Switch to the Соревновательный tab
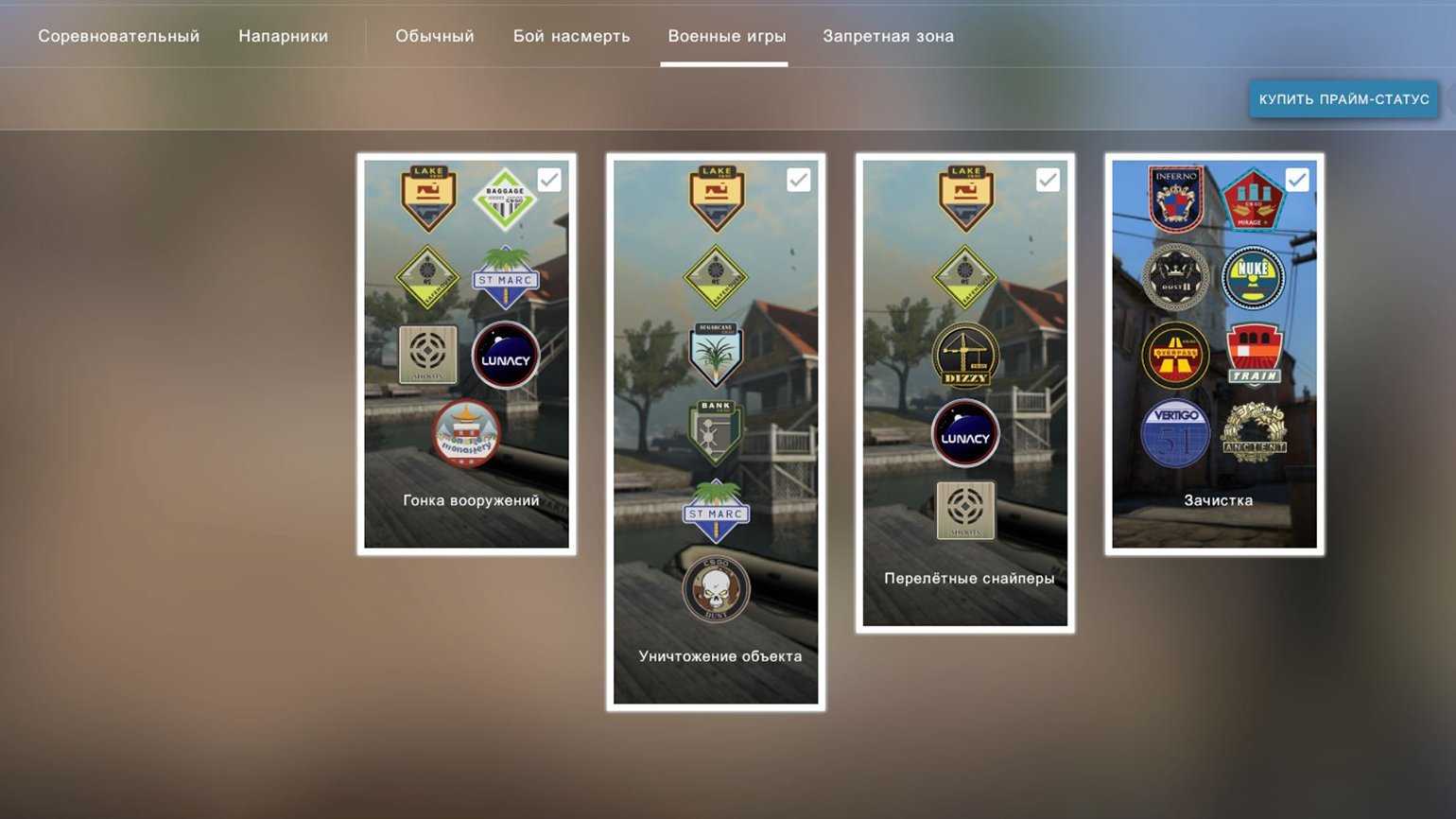Screen dimensions: 1456x819 [x=119, y=36]
